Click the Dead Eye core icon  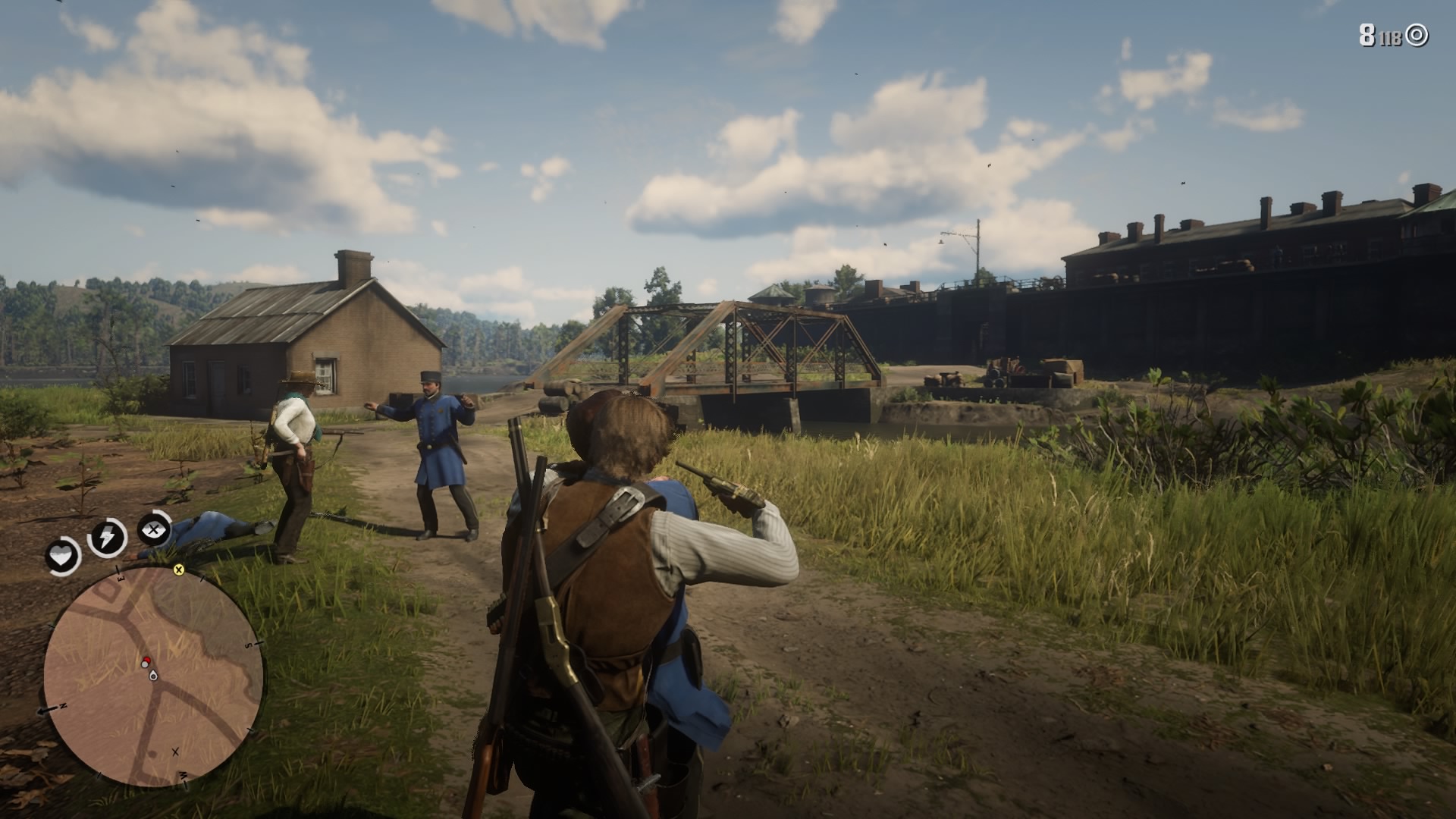pos(152,529)
